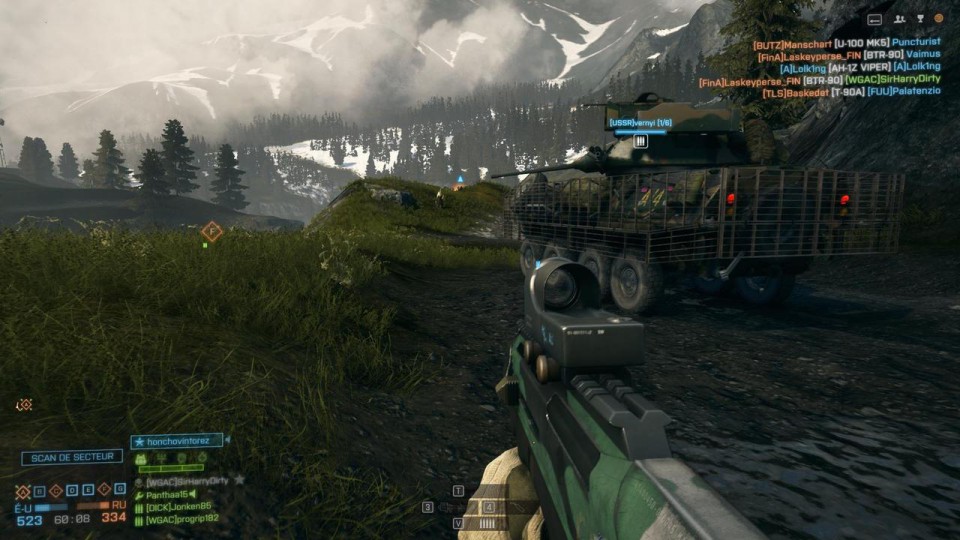Click capture point D flag icon
This screenshot has width=960, height=540.
72,491
